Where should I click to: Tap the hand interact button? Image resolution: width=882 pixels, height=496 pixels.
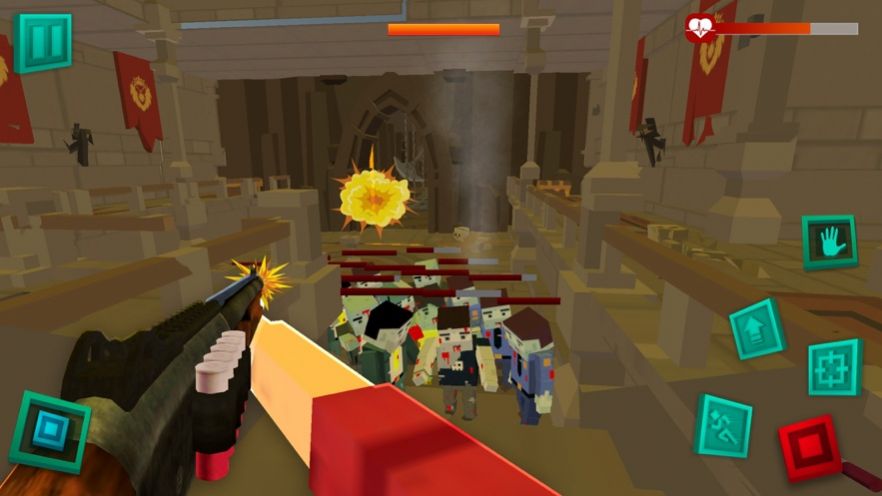click(x=830, y=242)
